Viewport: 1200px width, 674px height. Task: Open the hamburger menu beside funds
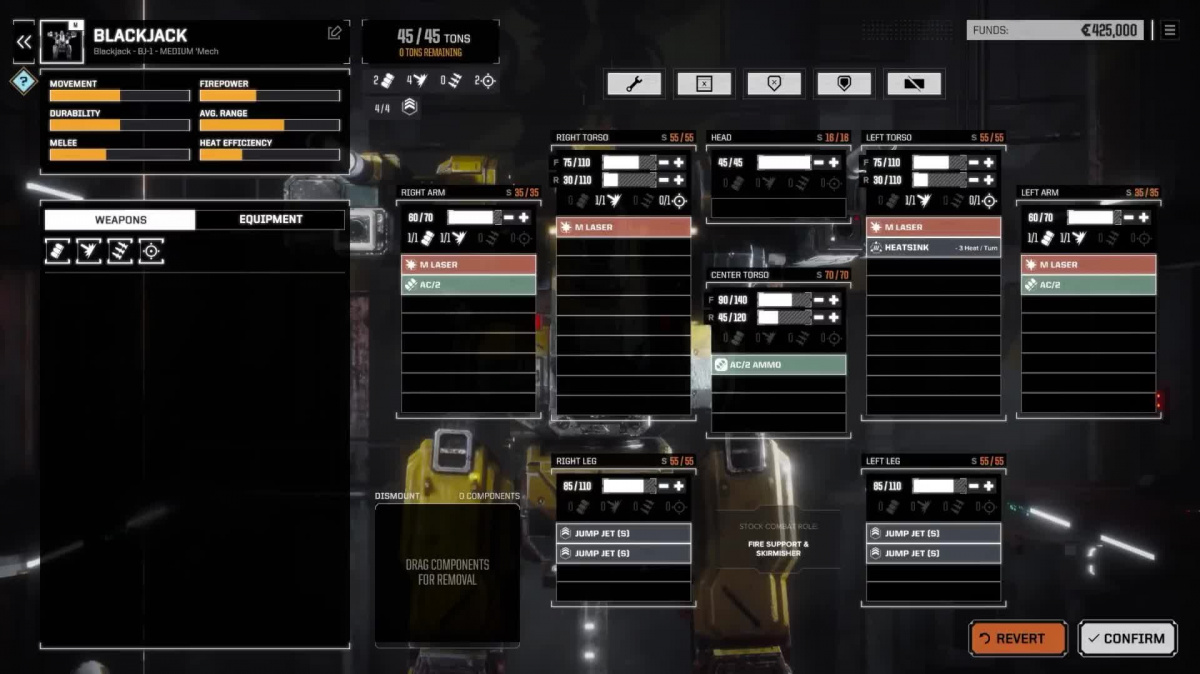click(1169, 30)
